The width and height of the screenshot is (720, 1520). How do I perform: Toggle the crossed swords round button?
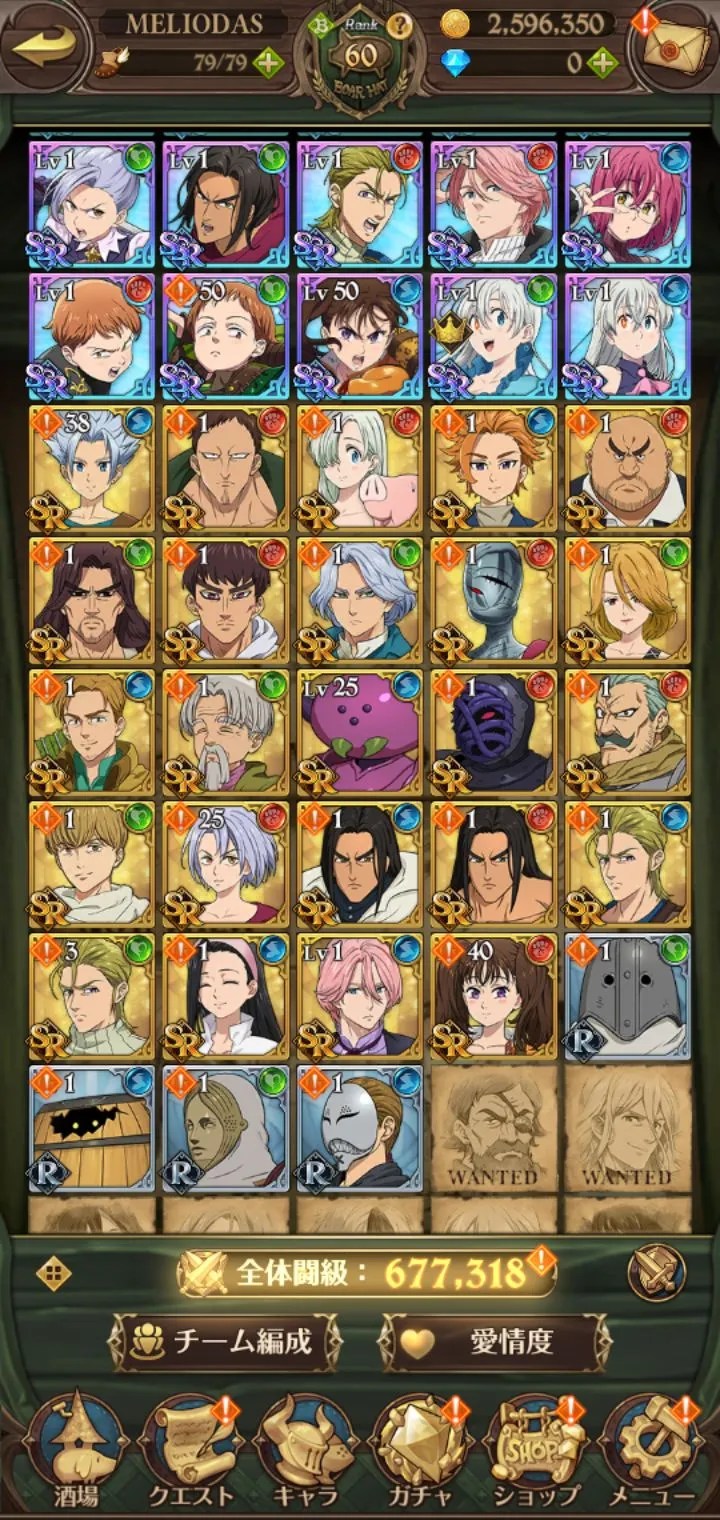point(656,1272)
